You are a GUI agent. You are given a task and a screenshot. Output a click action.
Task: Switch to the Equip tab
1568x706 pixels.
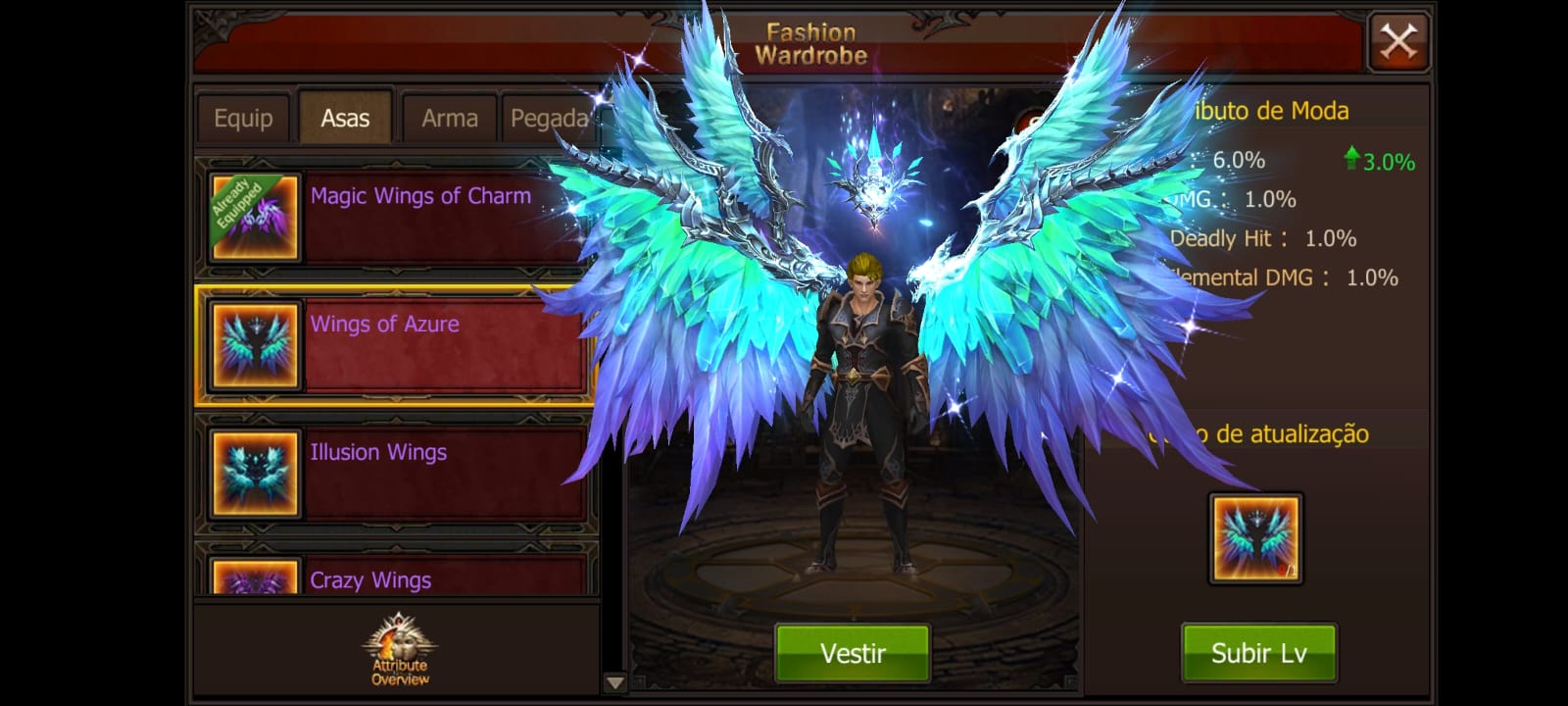tap(243, 119)
